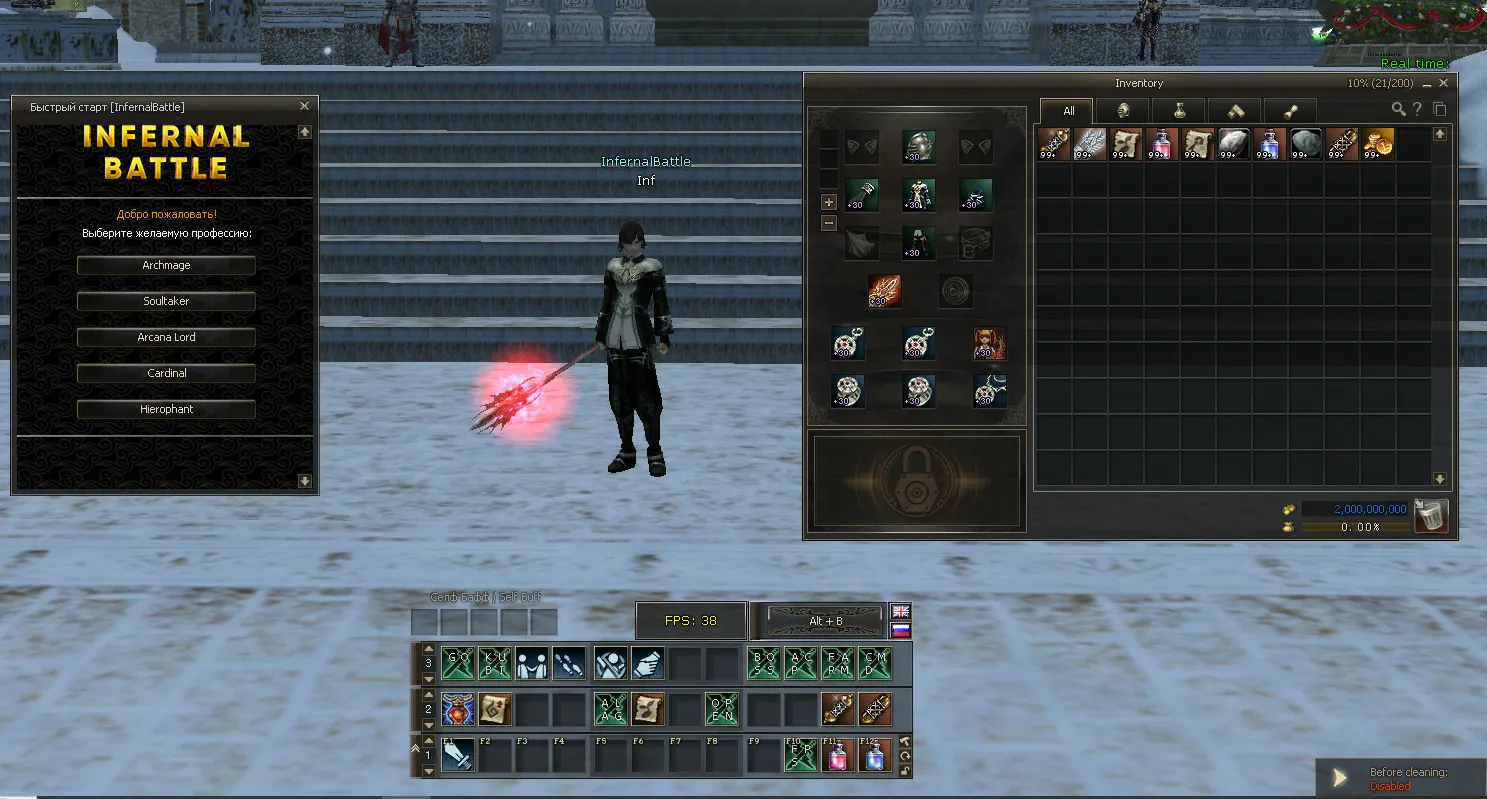Select the gold coins item in inventory
The image size is (1487, 799).
1377,144
